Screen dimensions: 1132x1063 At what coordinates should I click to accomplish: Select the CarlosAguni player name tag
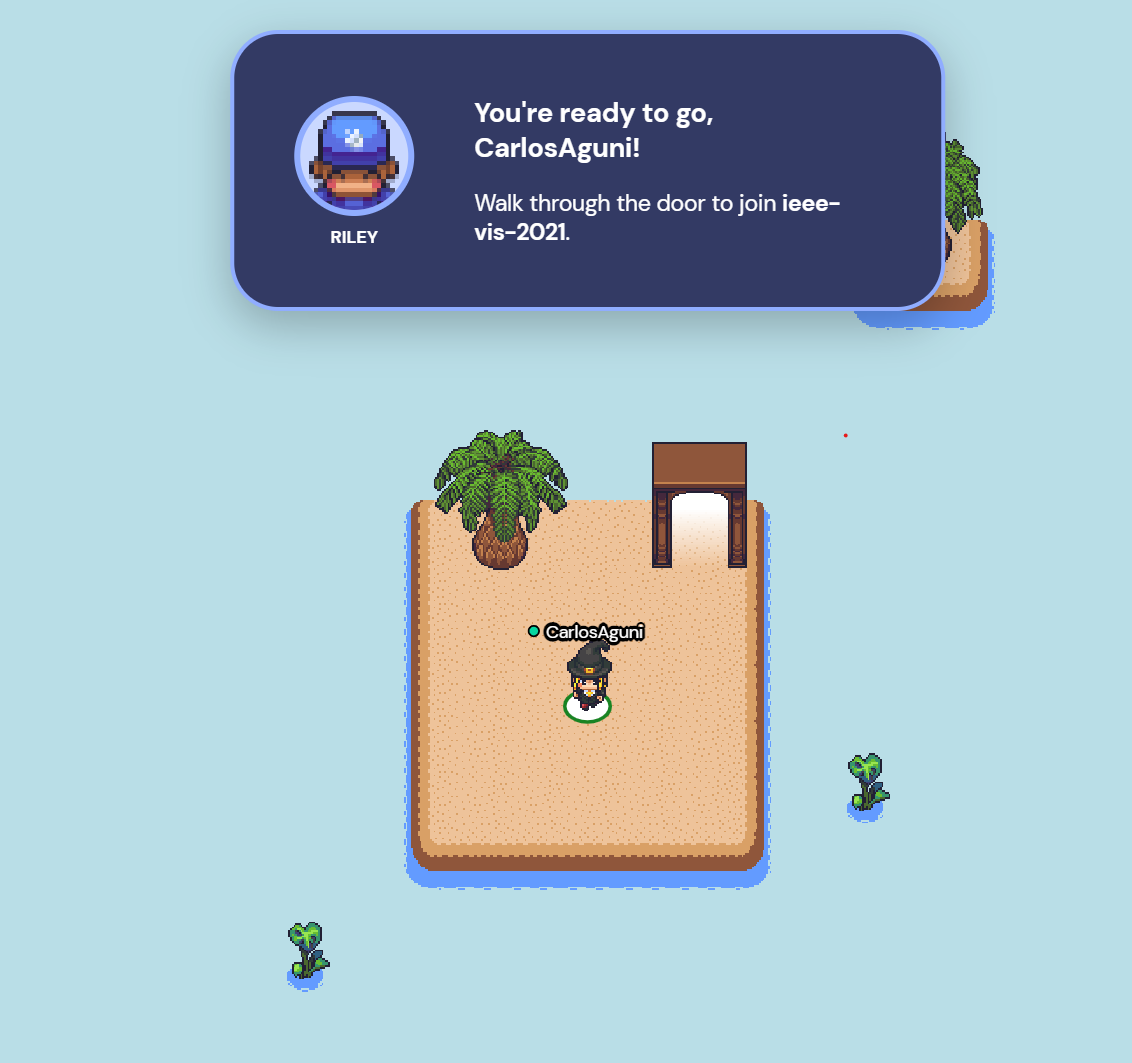point(594,632)
